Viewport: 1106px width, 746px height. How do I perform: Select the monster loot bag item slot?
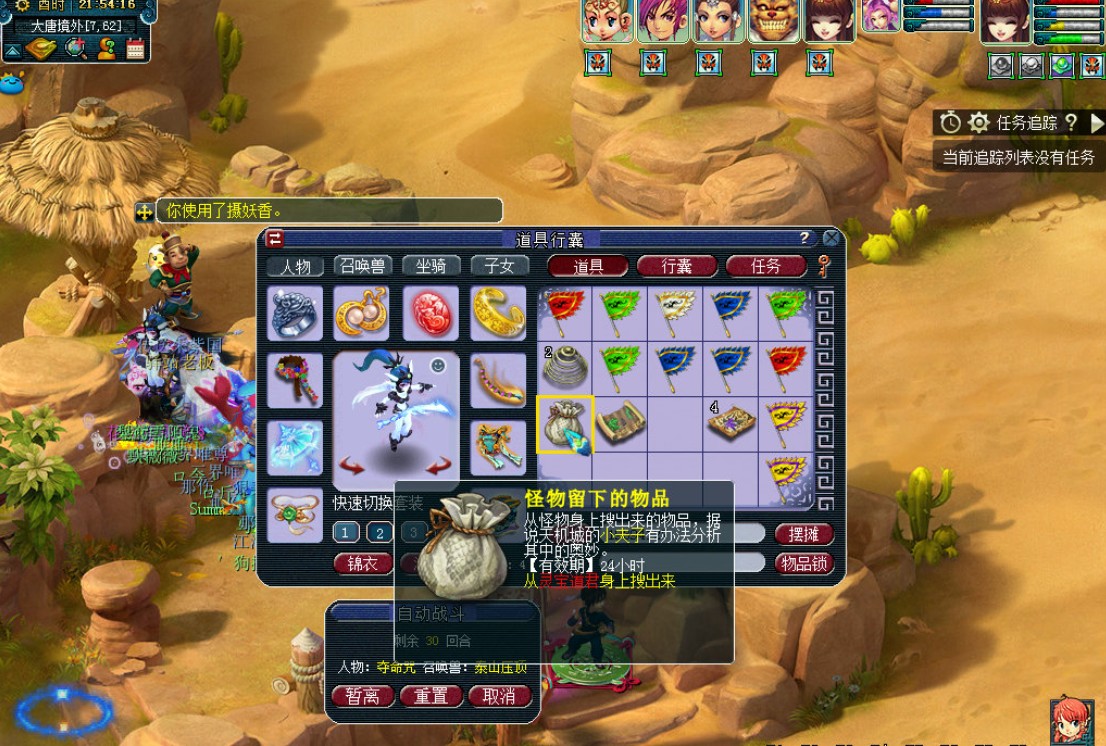point(565,424)
